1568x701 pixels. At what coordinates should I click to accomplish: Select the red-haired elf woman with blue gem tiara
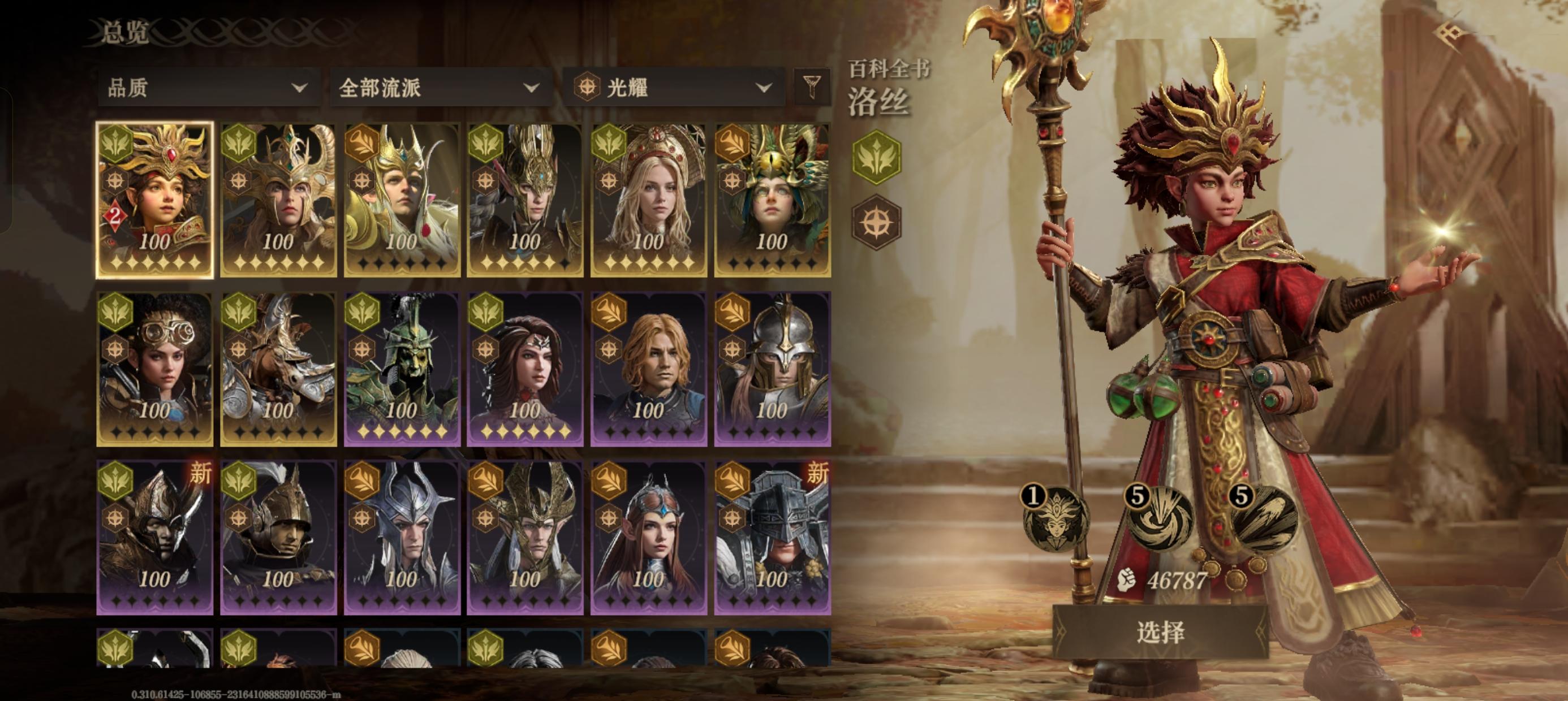click(x=648, y=537)
